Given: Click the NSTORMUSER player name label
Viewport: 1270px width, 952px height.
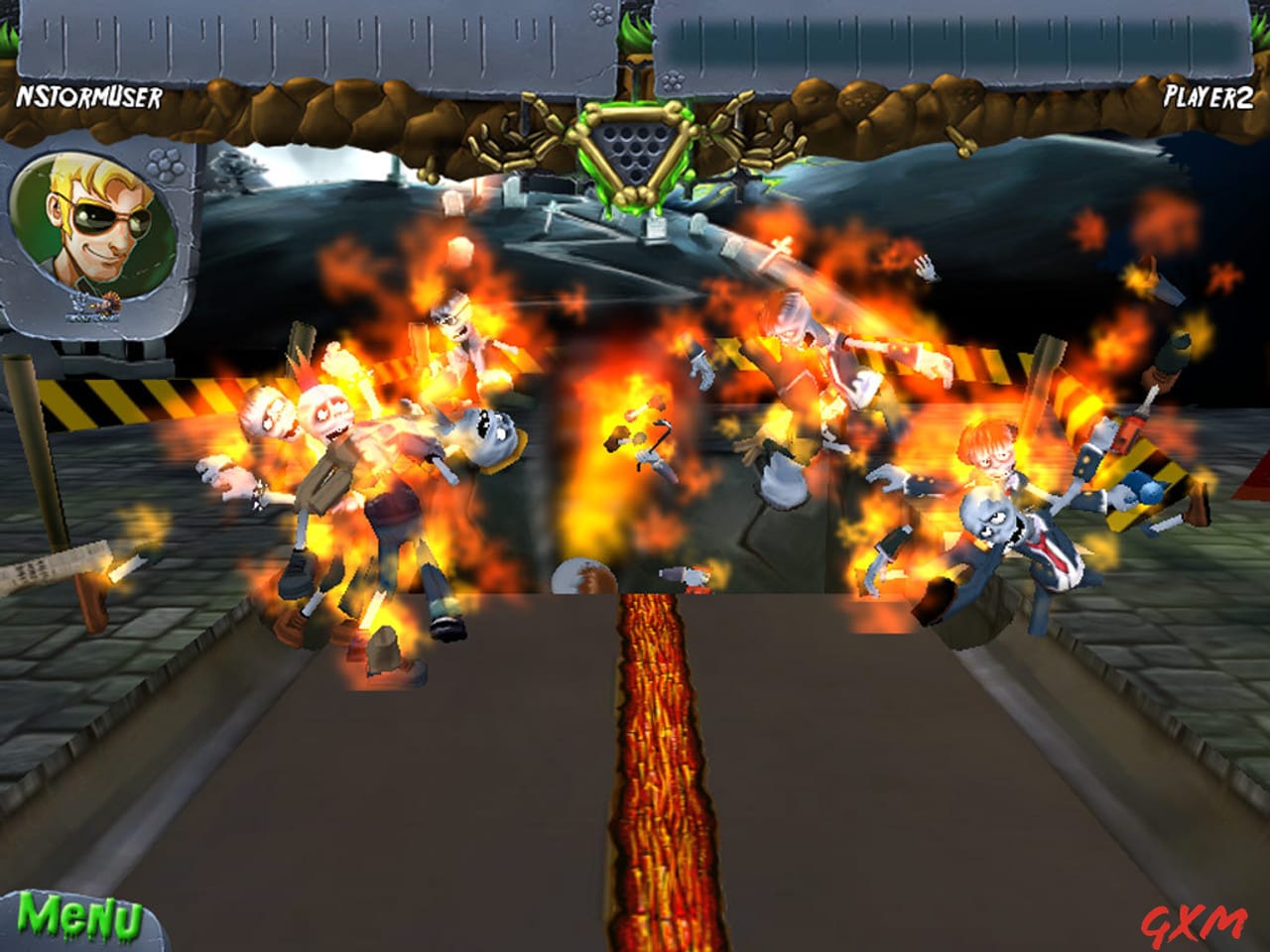Looking at the screenshot, I should [87, 98].
